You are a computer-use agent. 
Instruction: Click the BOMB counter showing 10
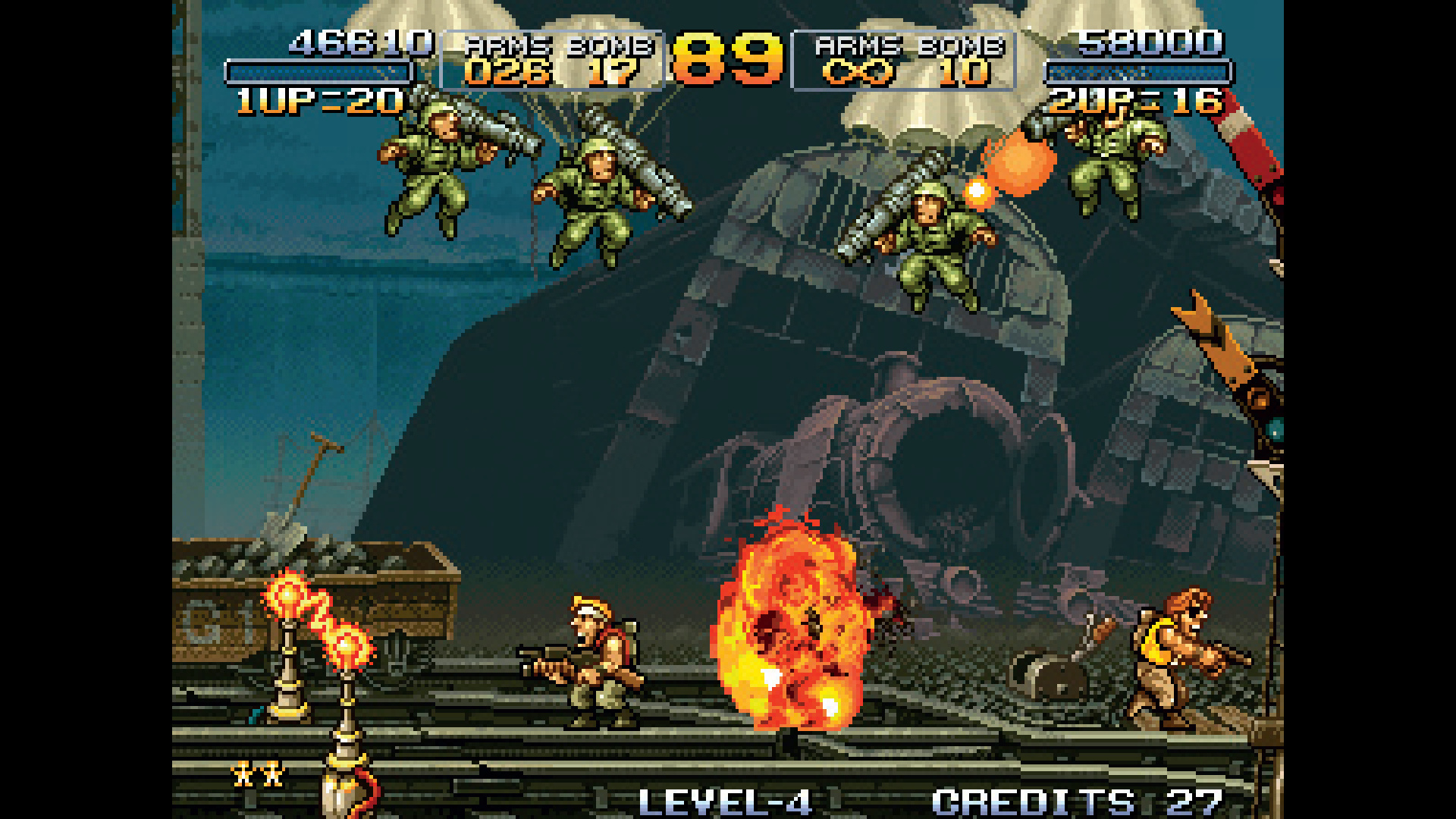coord(963,74)
